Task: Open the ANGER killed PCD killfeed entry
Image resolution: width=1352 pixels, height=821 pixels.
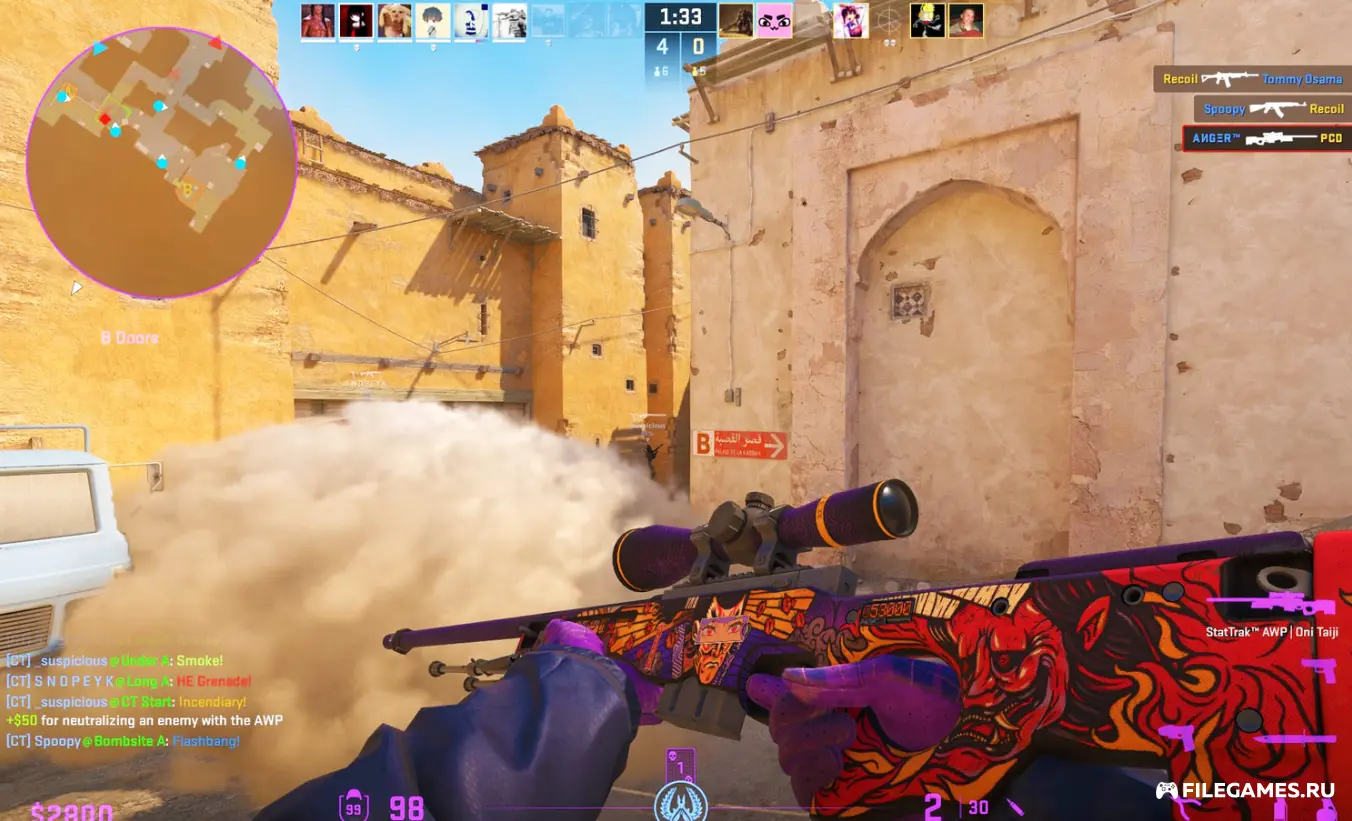Action: 1266,138
